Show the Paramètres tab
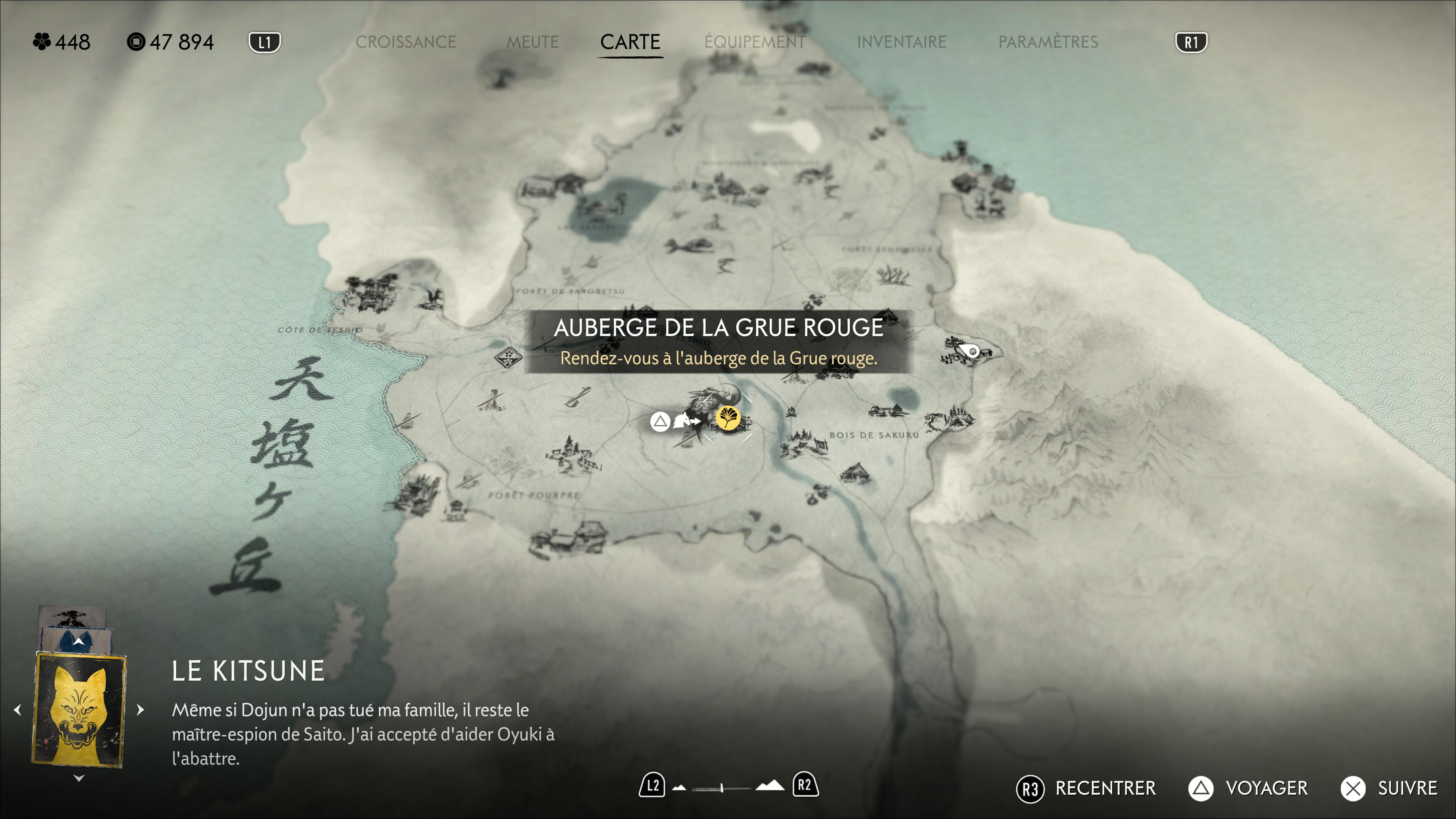 coord(1048,42)
